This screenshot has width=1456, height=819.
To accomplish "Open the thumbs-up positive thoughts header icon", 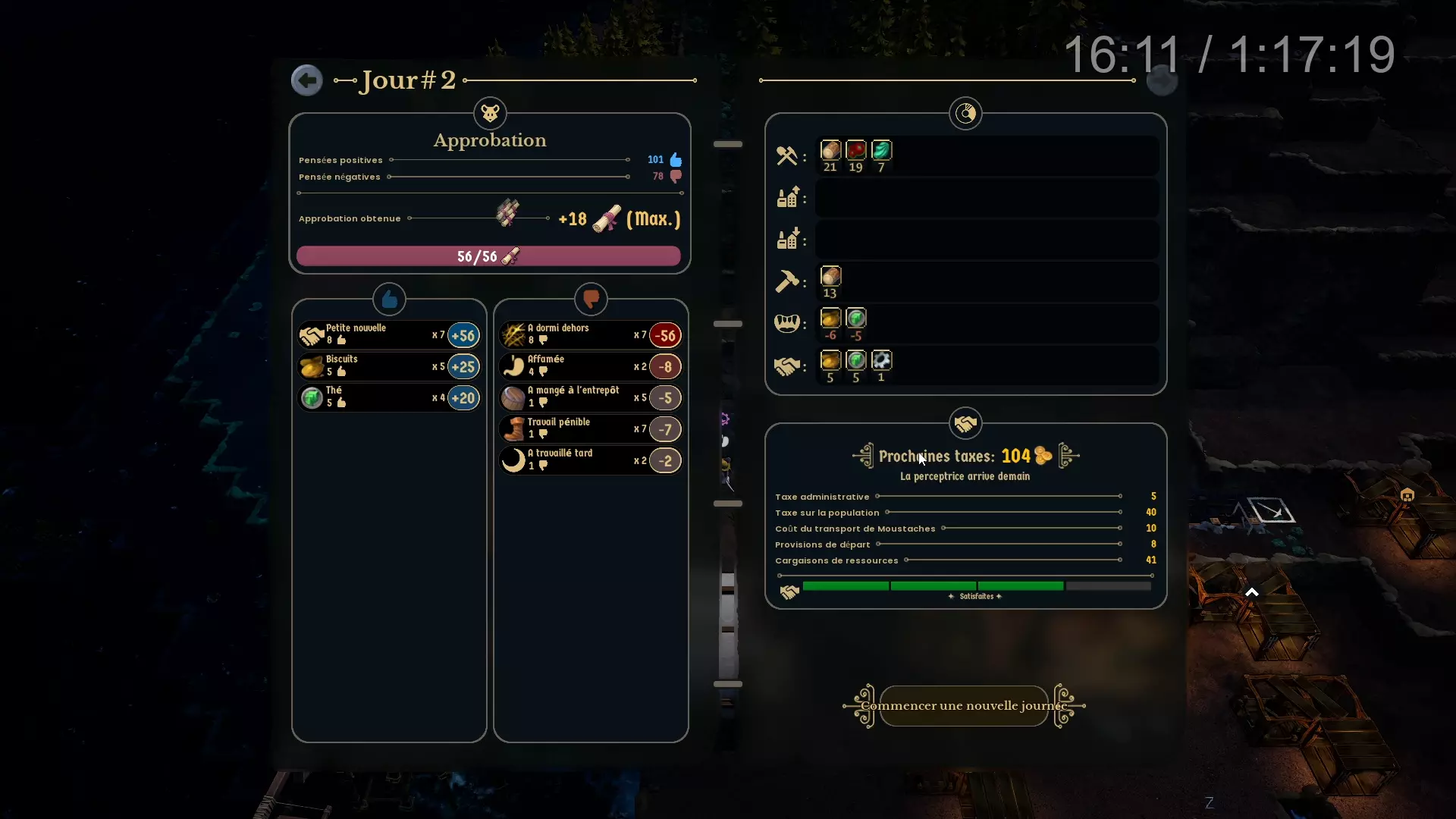I will [x=389, y=300].
